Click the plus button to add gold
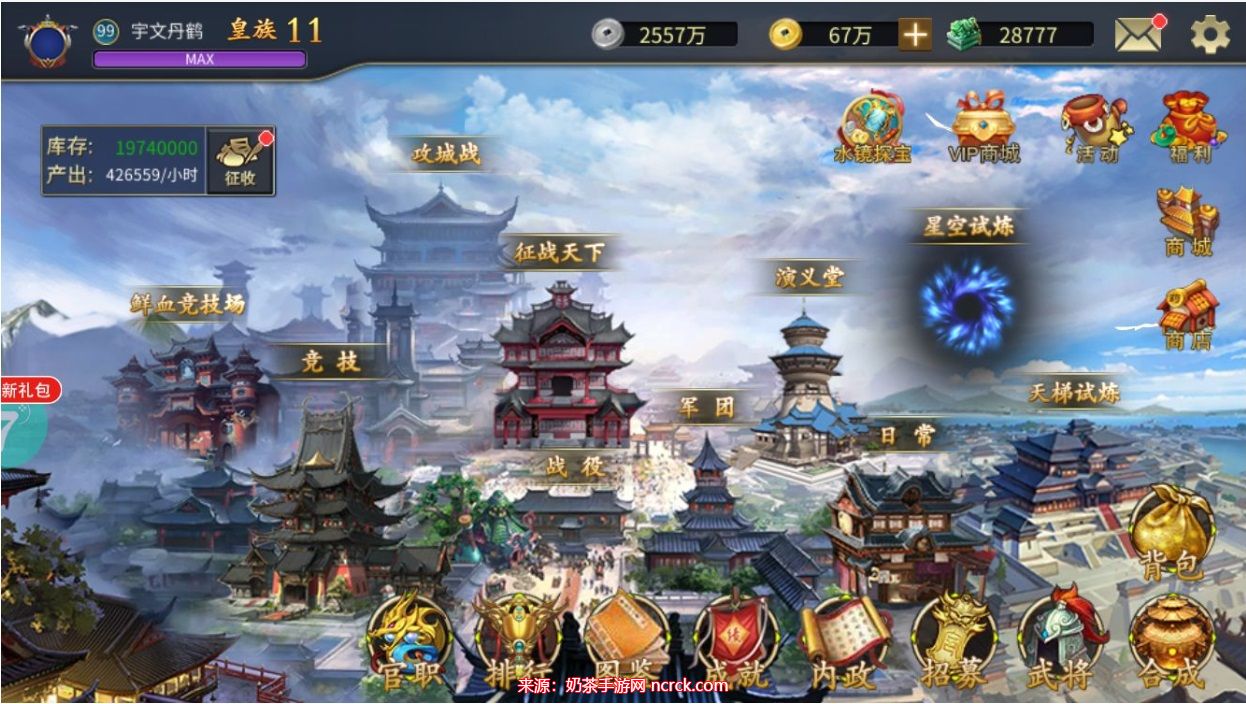 [x=914, y=35]
